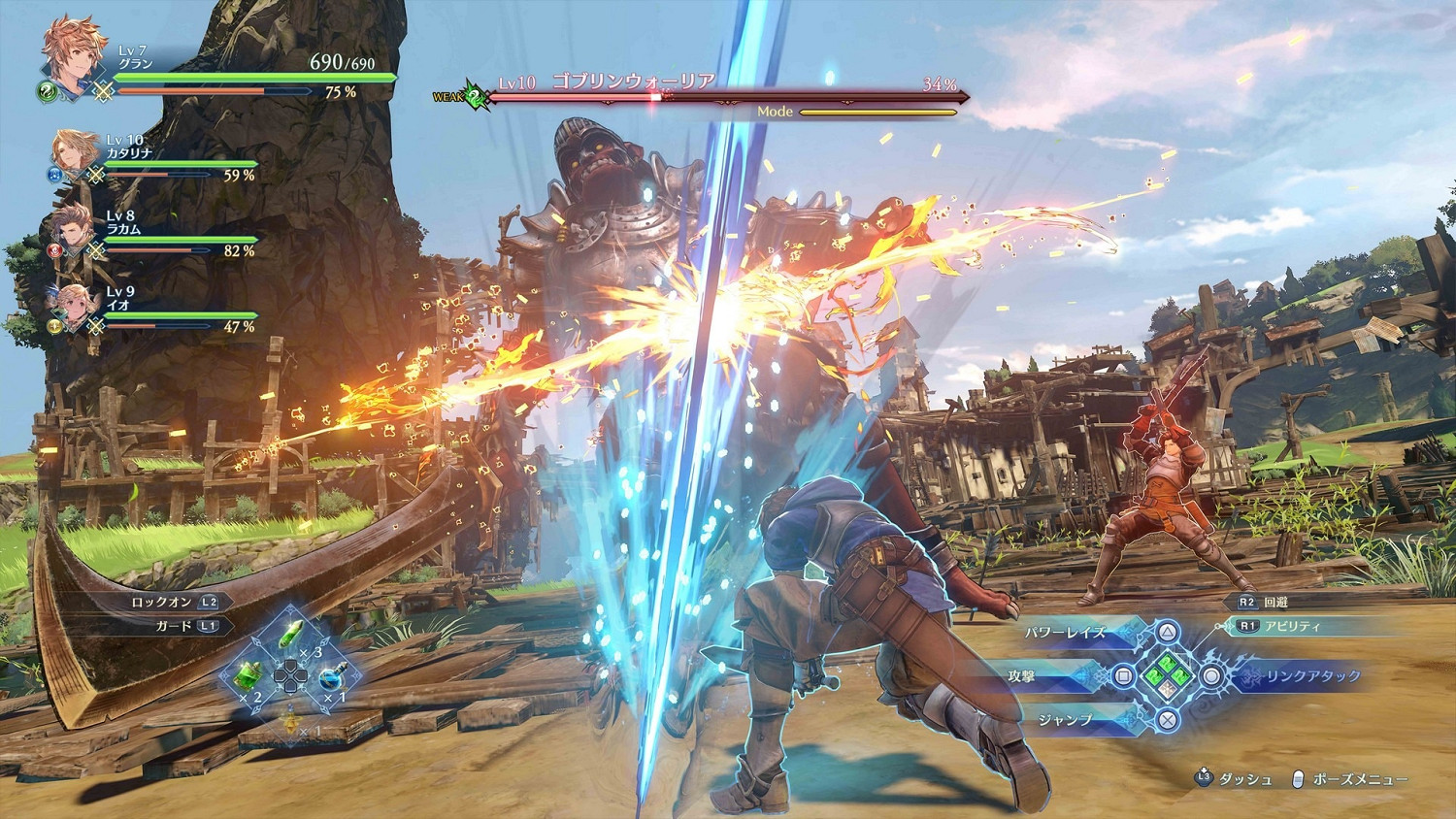Click Rackam's red element emblem icon

point(53,248)
